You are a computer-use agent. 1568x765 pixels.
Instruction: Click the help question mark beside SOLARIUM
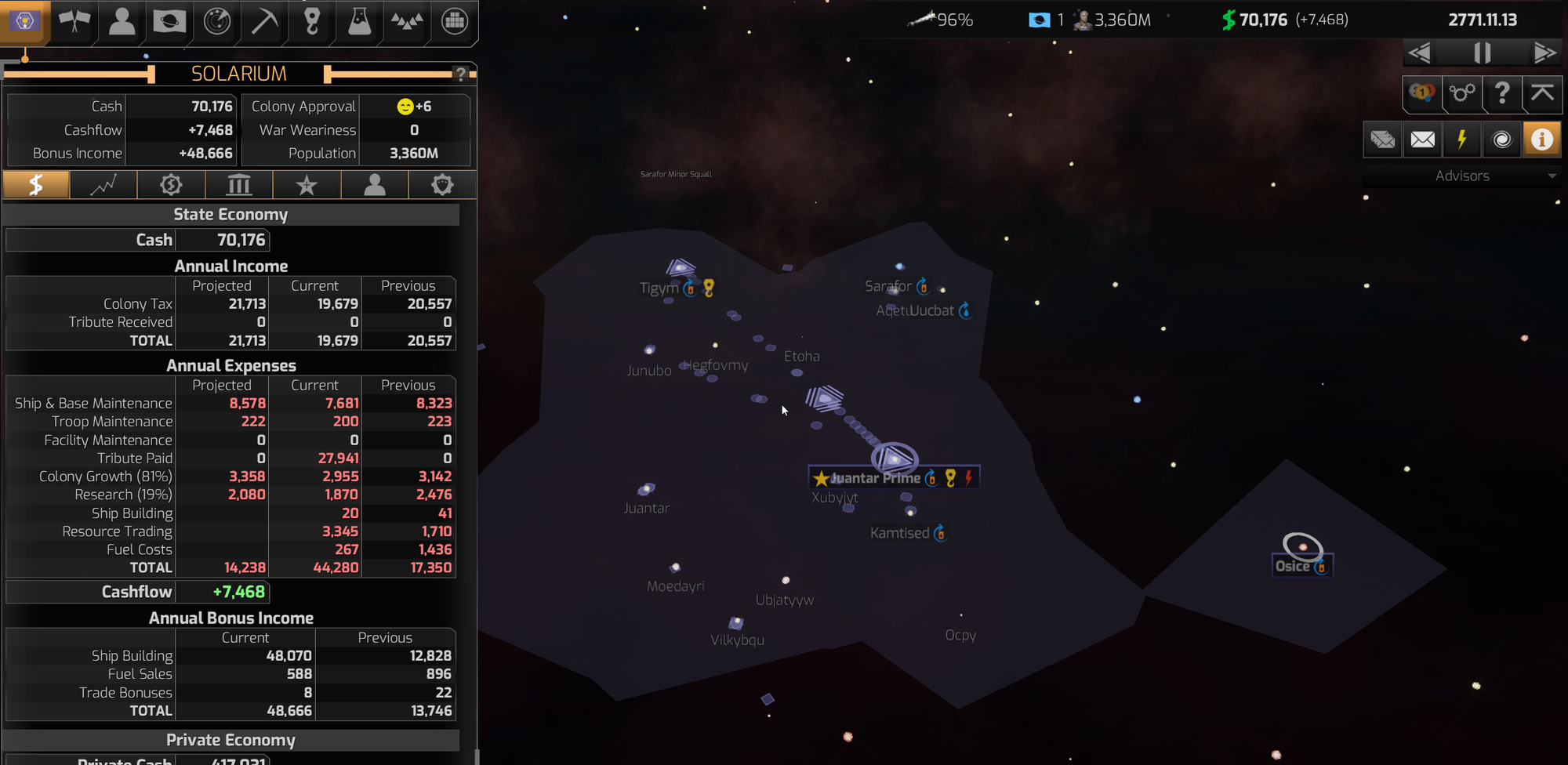pyautogui.click(x=461, y=74)
